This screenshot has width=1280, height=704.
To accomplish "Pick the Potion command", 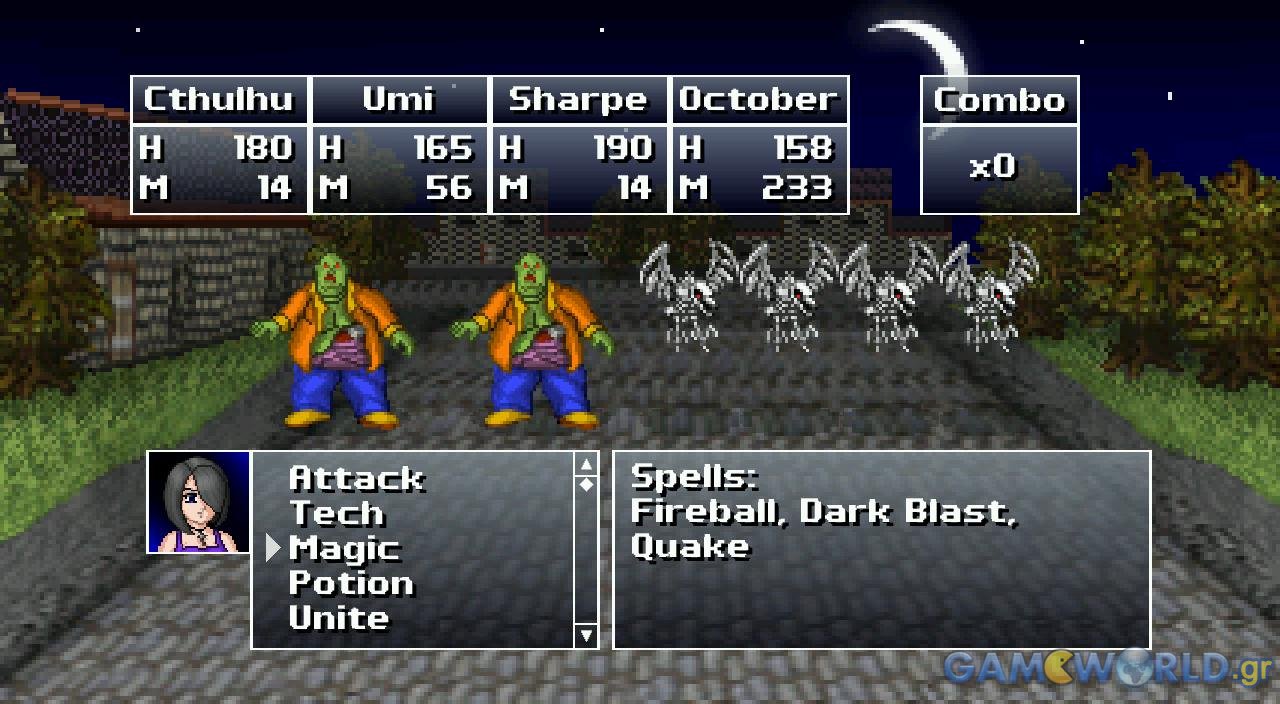I will (350, 584).
